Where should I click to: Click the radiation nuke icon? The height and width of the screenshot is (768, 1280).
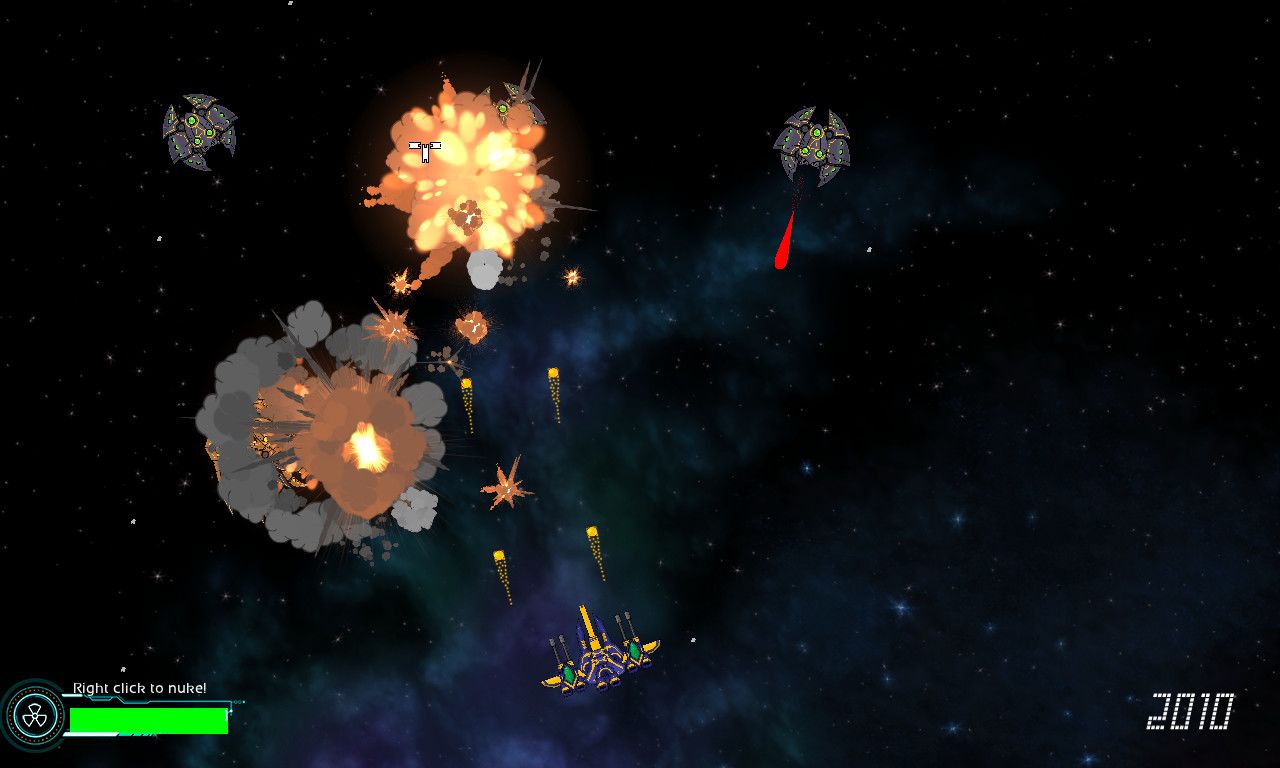click(33, 714)
